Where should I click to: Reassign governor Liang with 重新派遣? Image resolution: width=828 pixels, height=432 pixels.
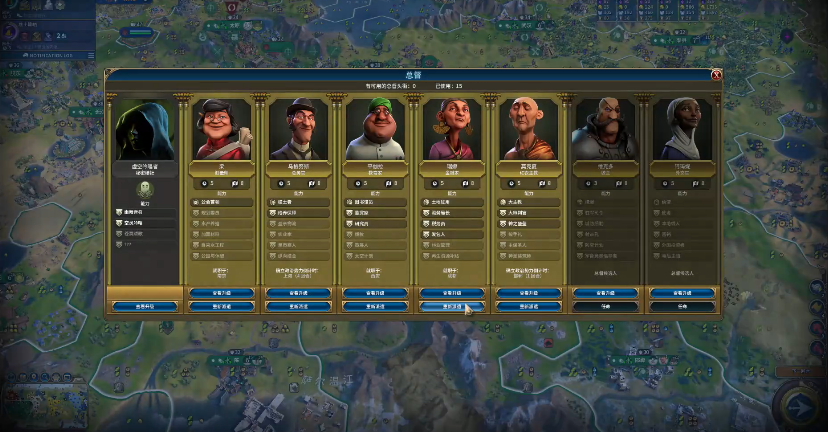click(x=221, y=306)
